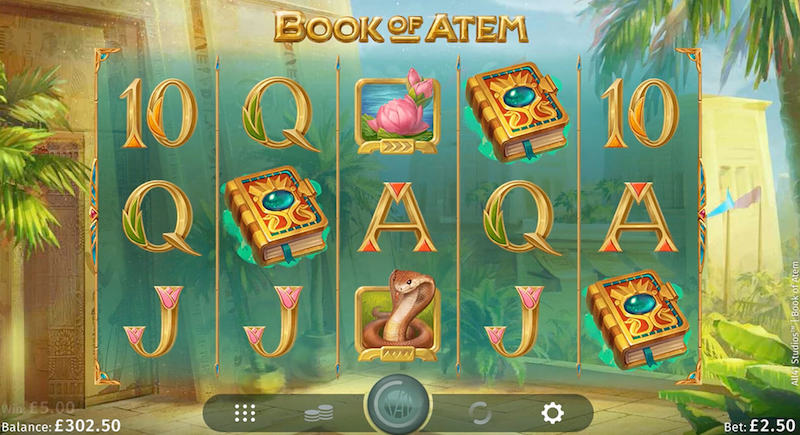Open the dotted grid menu

[x=244, y=412]
